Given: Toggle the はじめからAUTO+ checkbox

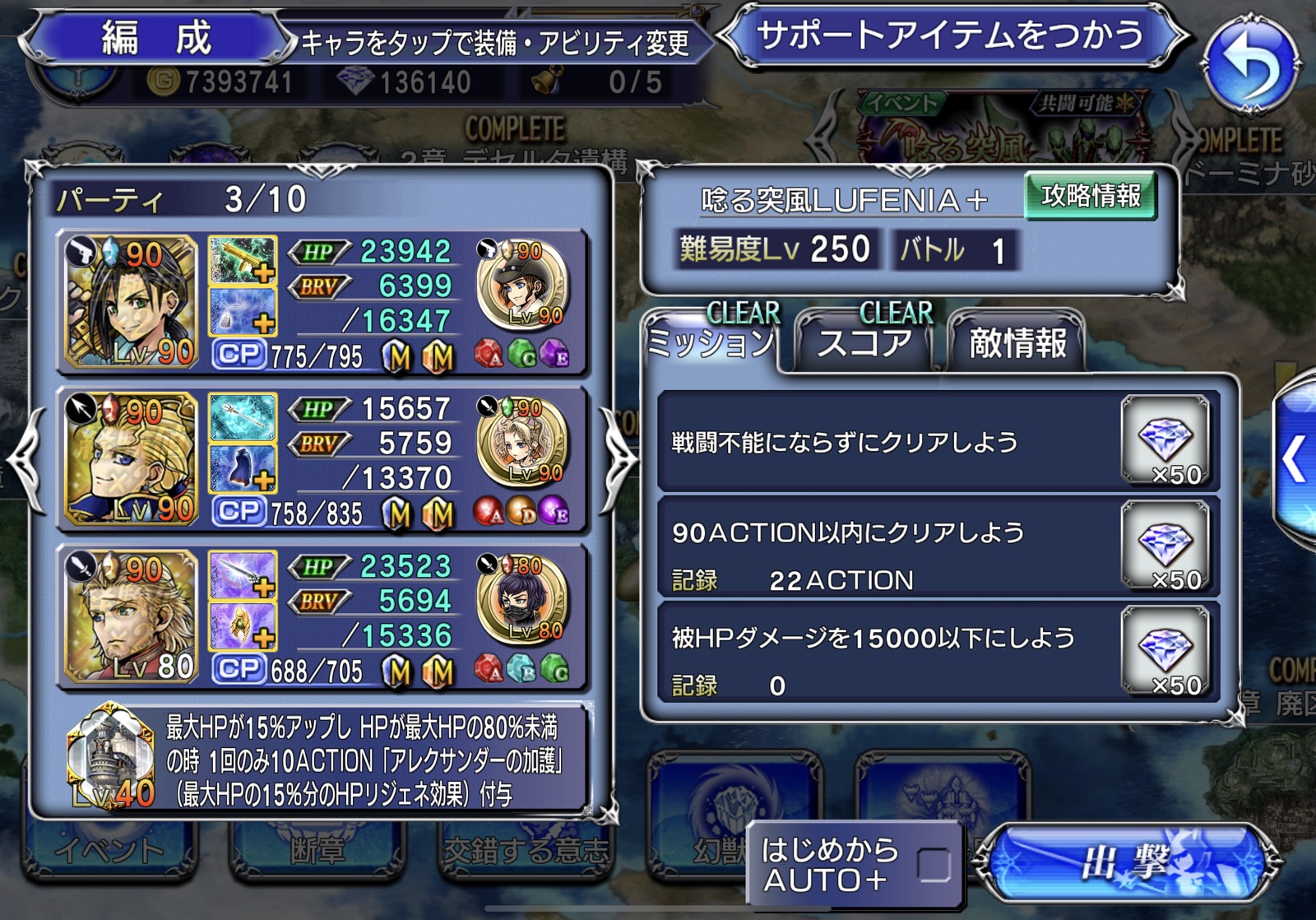Looking at the screenshot, I should point(934,864).
